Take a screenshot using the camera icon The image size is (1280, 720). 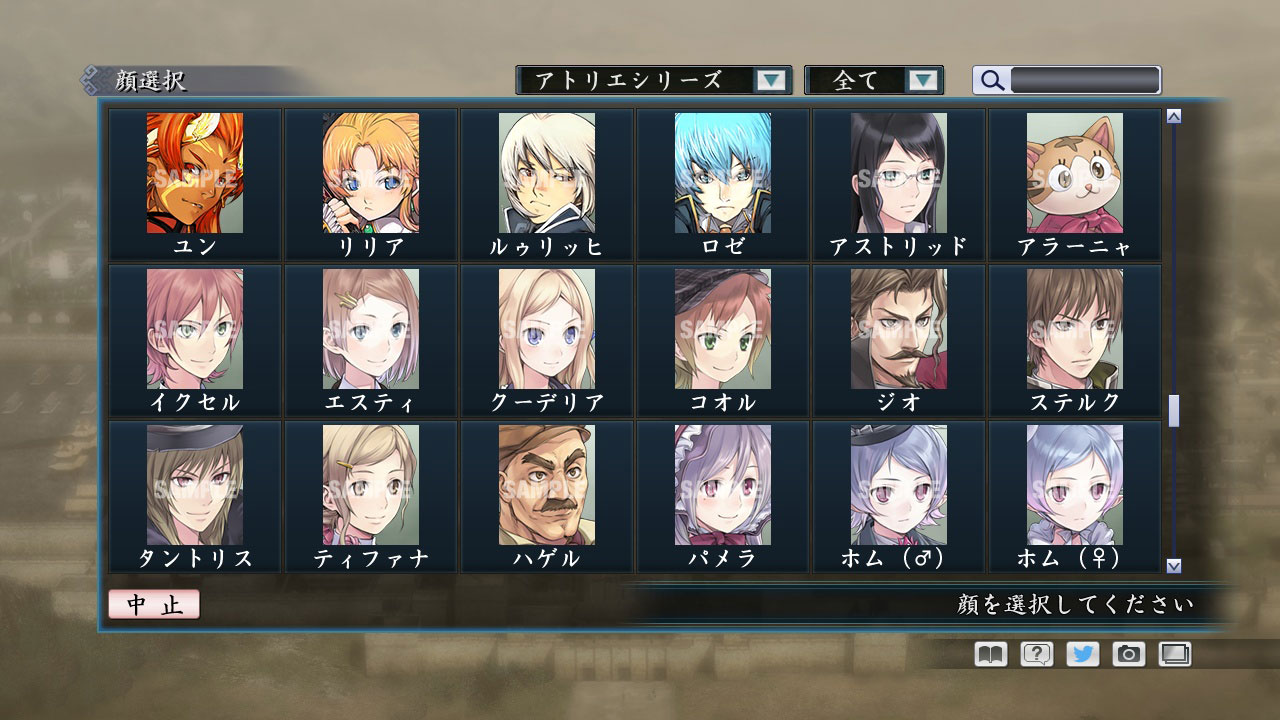[1128, 654]
